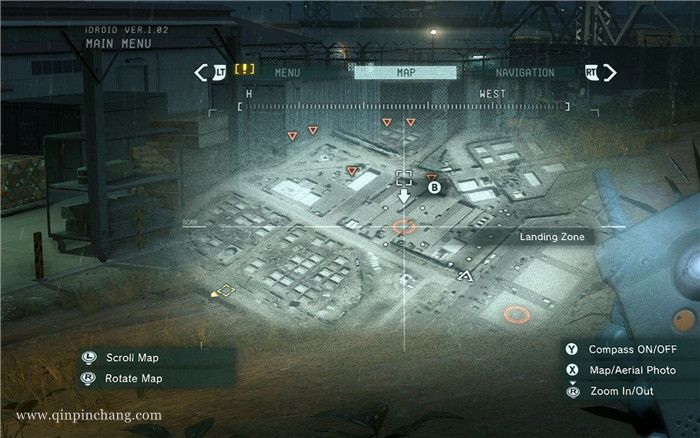Select the B marker on the map
The height and width of the screenshot is (438, 700).
pyautogui.click(x=435, y=186)
